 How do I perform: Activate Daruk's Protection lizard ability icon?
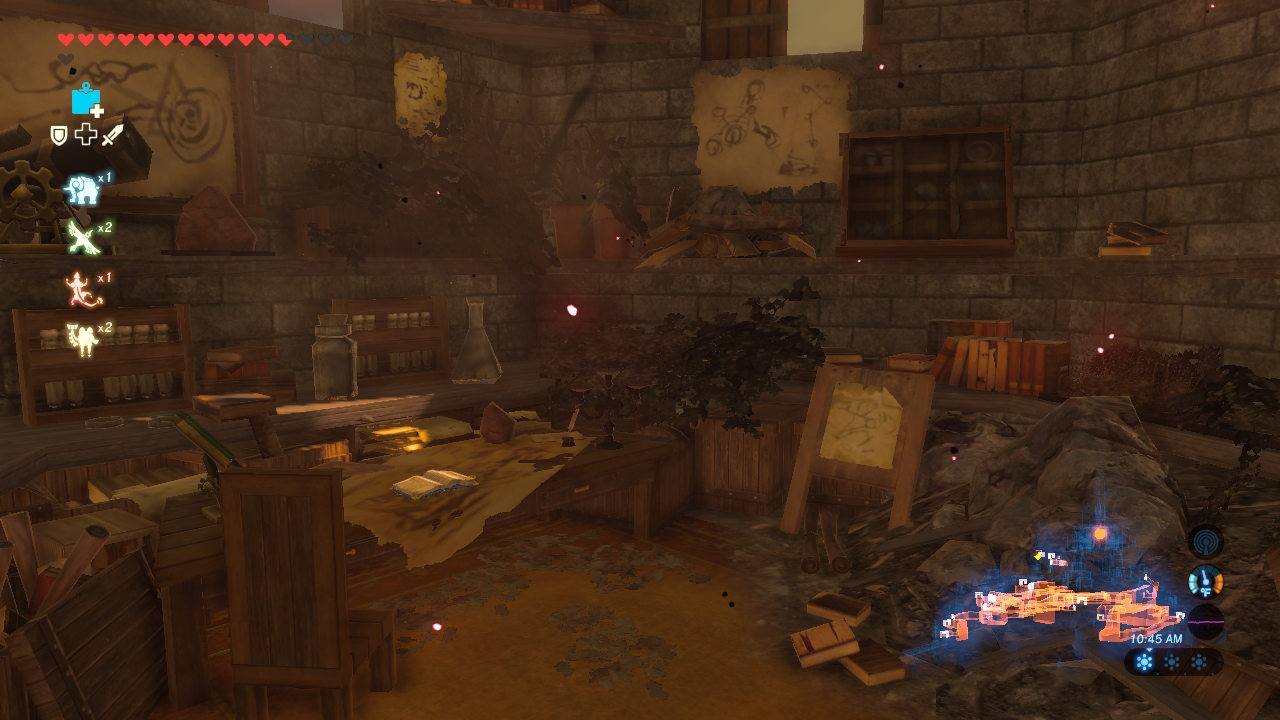(79, 290)
